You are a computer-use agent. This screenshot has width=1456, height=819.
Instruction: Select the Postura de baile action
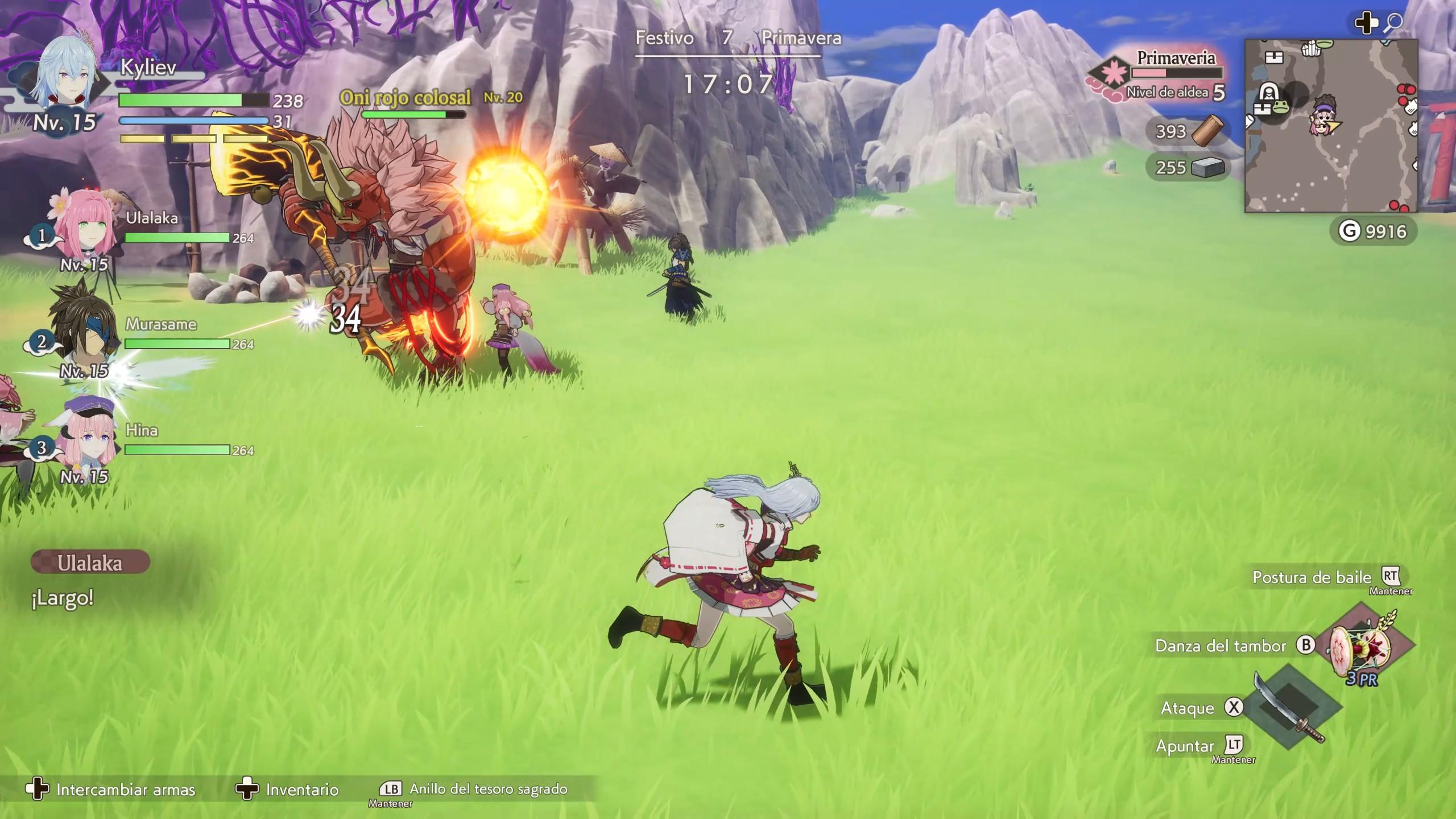click(x=1312, y=577)
